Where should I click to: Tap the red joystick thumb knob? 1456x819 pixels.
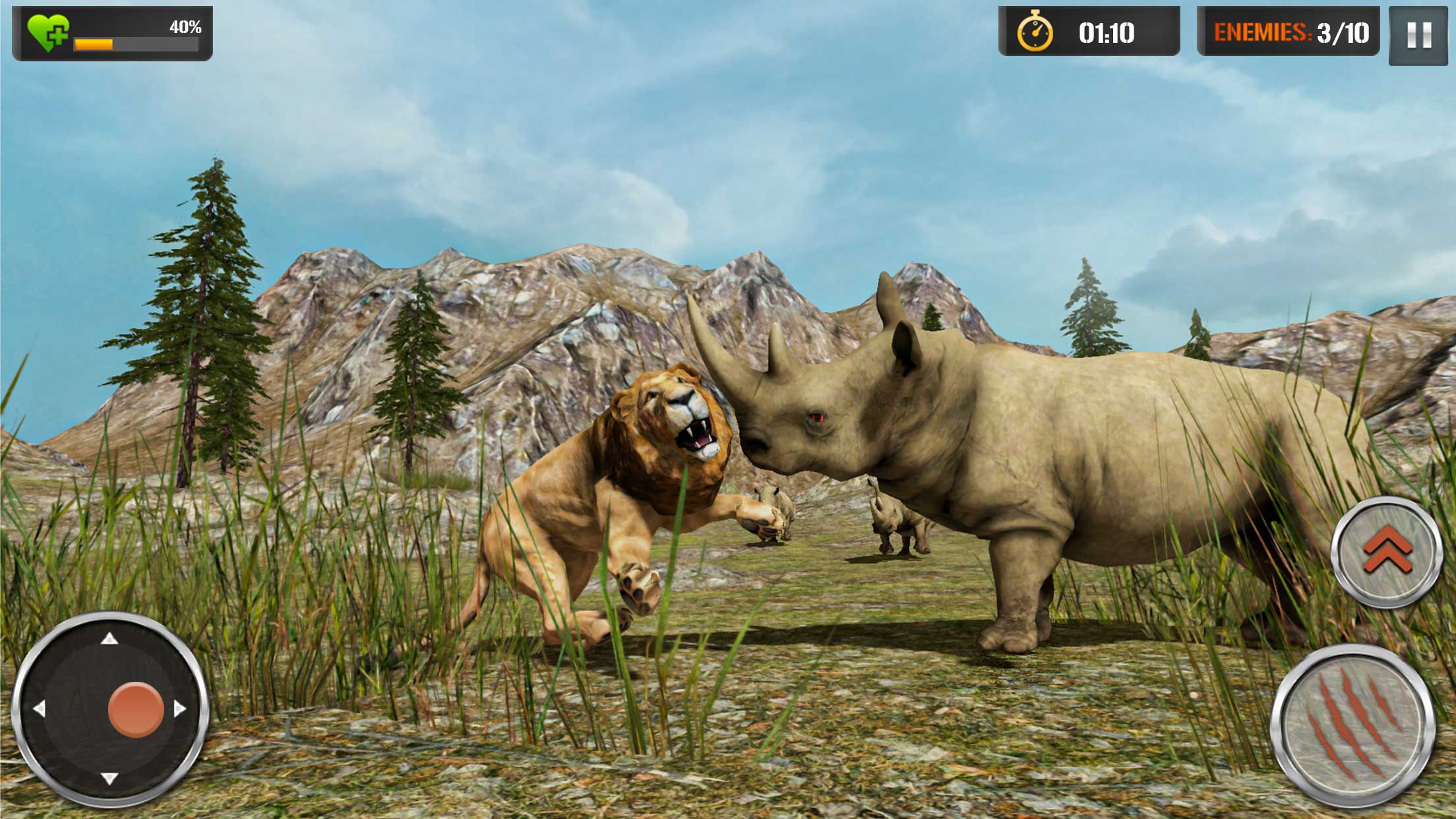[x=136, y=709]
